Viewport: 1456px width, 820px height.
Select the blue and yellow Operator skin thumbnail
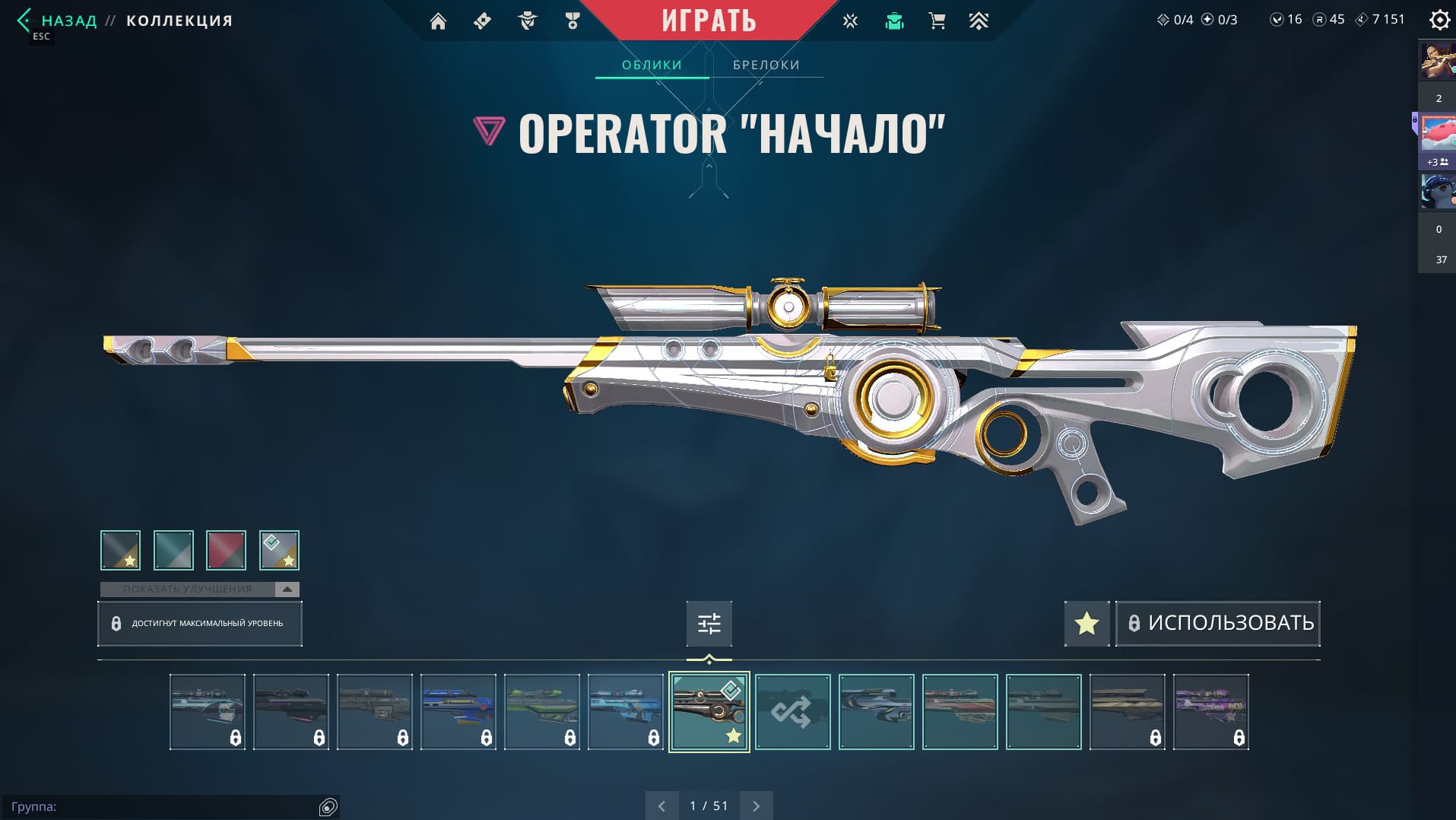[x=458, y=712]
